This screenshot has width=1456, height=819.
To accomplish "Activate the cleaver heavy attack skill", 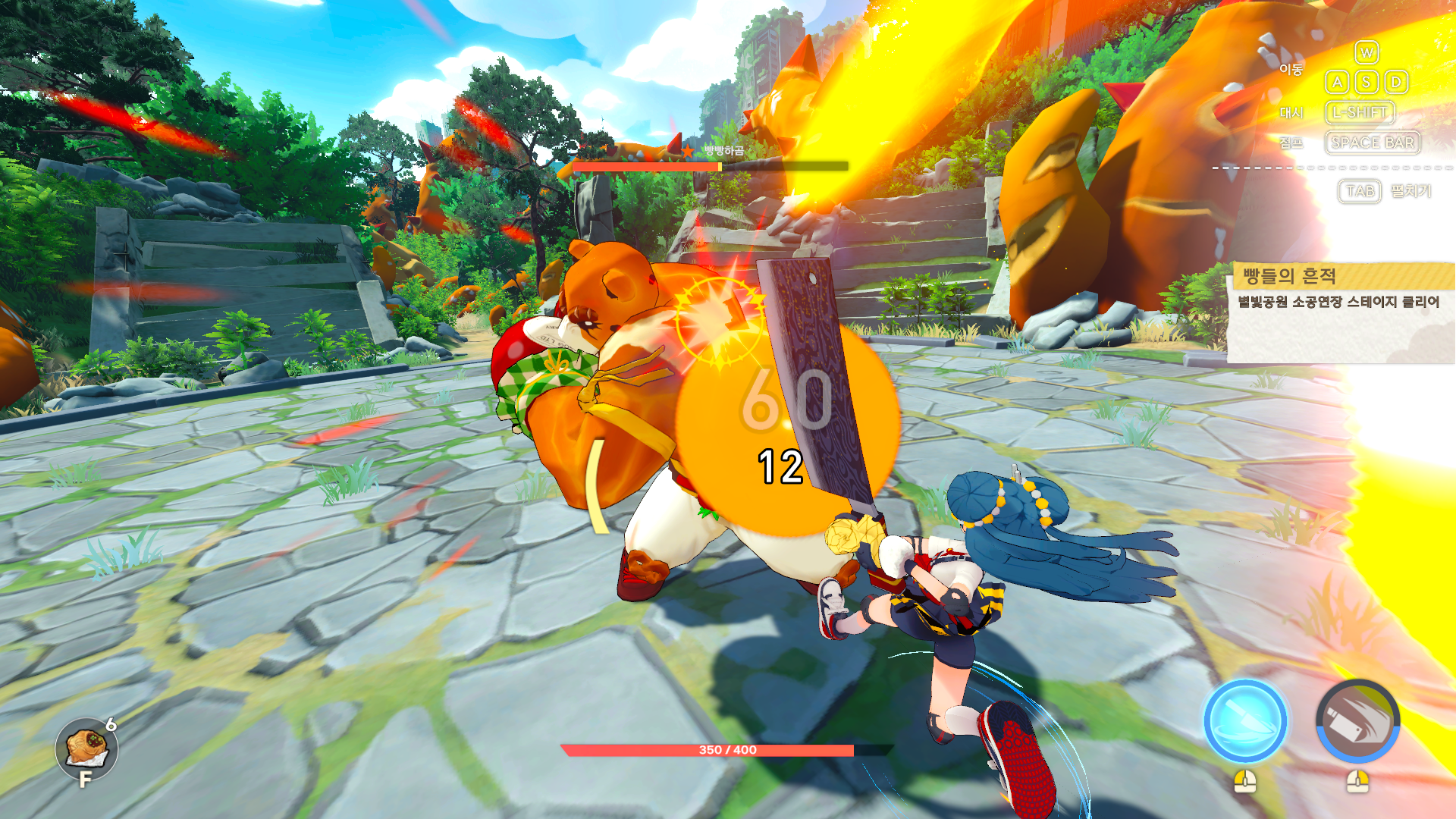I will pos(1357,721).
